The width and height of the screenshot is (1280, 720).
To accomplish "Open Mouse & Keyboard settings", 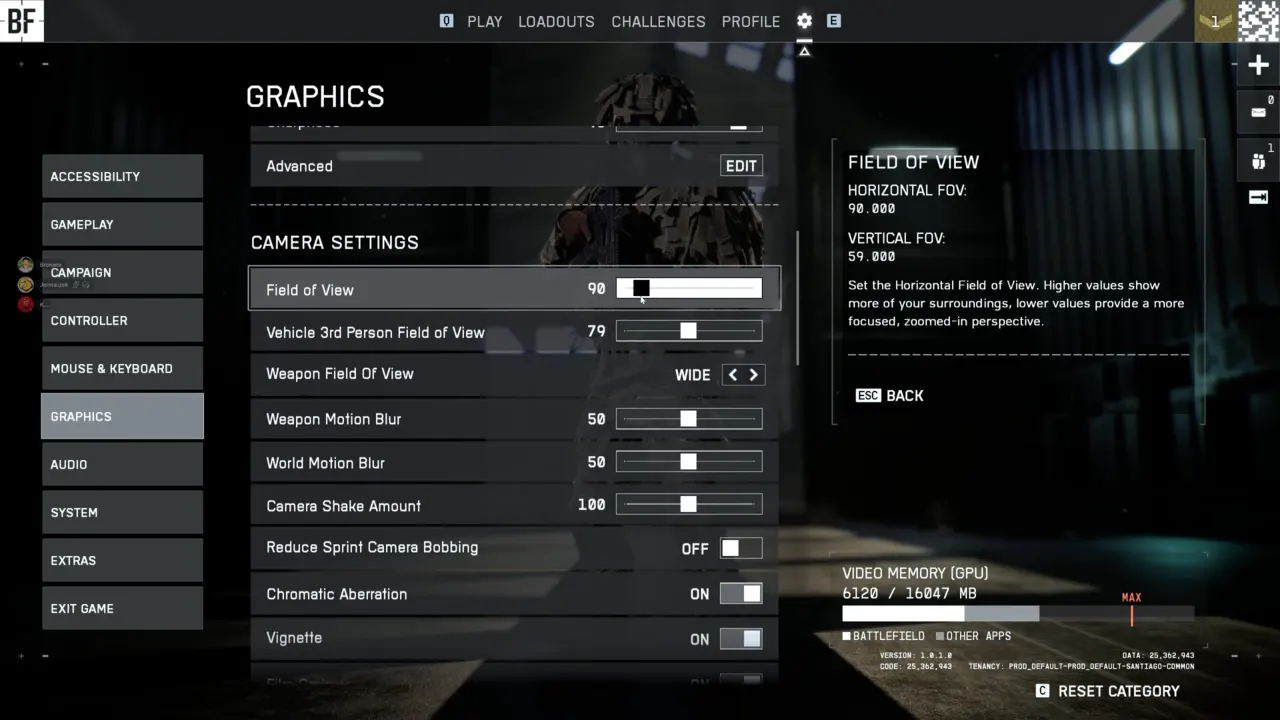I will click(122, 368).
